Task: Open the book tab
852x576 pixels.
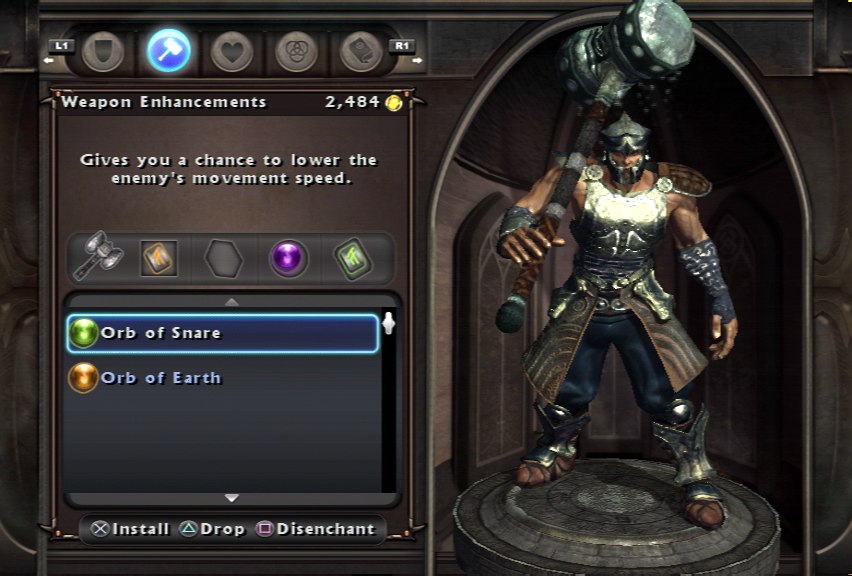Action: click(x=361, y=52)
